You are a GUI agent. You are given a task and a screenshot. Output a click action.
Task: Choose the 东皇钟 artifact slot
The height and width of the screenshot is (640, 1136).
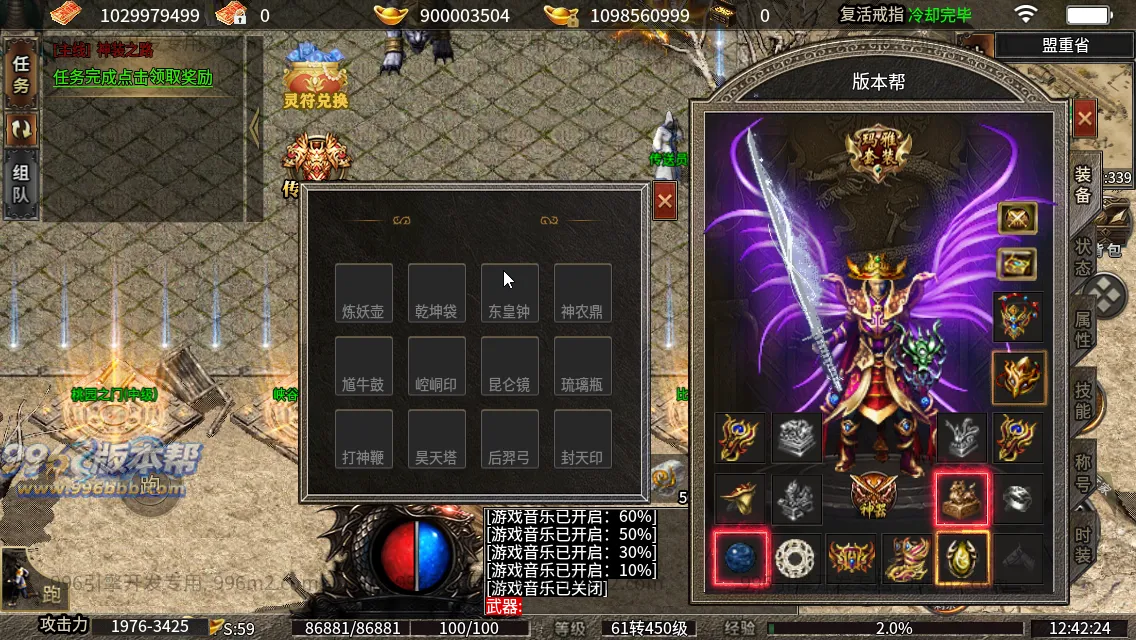click(510, 293)
